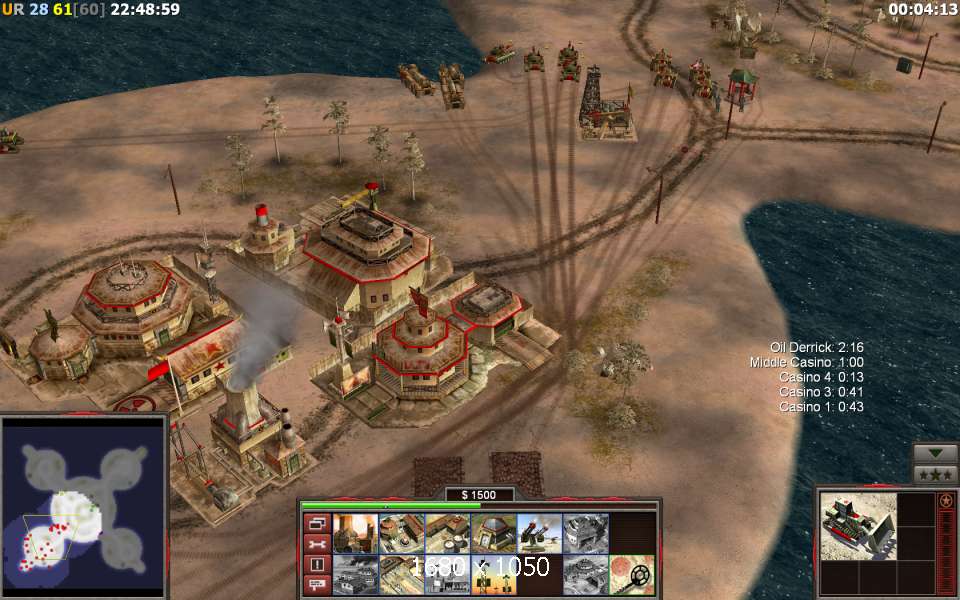Click the exclamation mark button
The image size is (960, 600).
tap(316, 565)
